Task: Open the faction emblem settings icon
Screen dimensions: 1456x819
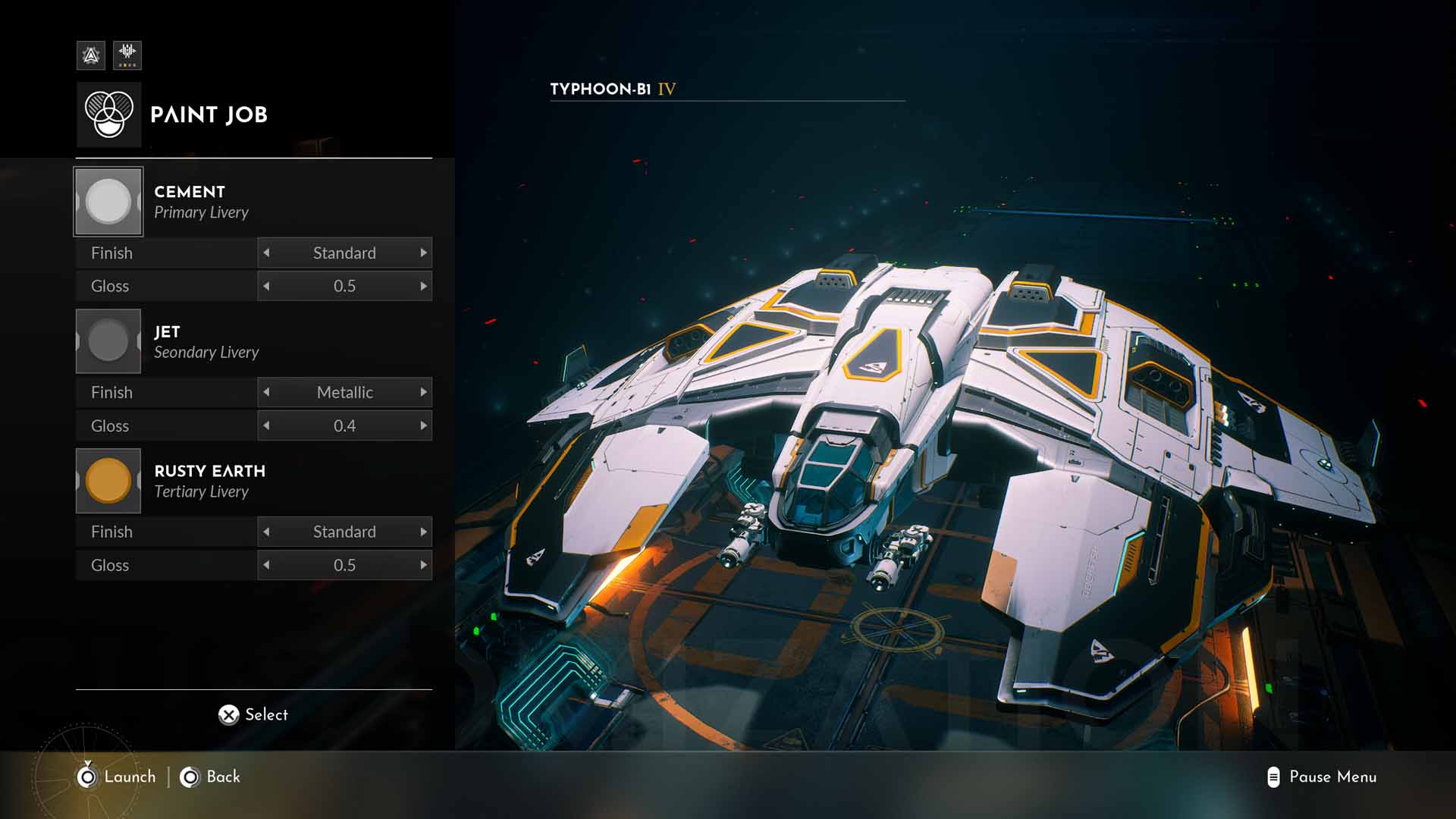Action: [90, 55]
